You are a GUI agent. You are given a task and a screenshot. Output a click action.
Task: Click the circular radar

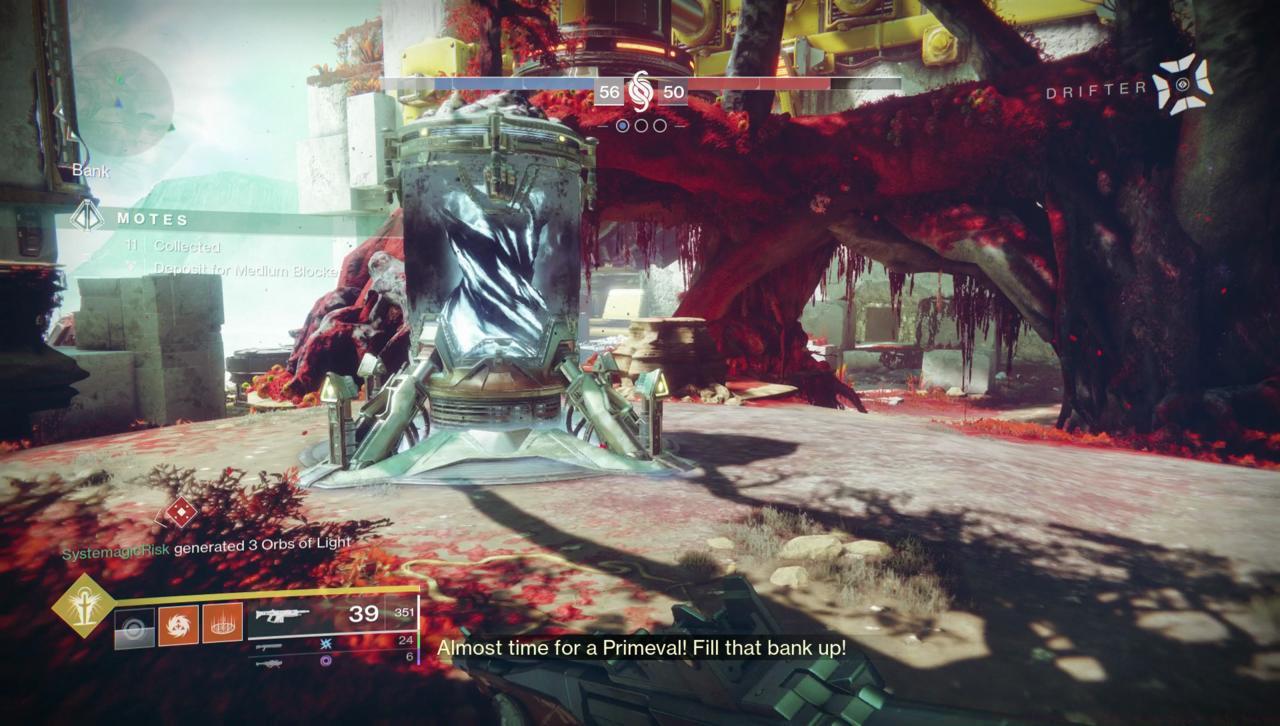tap(123, 101)
